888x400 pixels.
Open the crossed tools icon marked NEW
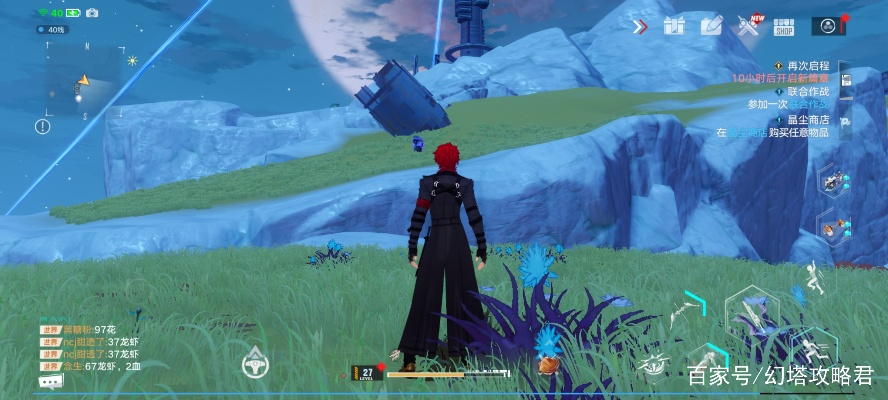click(748, 26)
